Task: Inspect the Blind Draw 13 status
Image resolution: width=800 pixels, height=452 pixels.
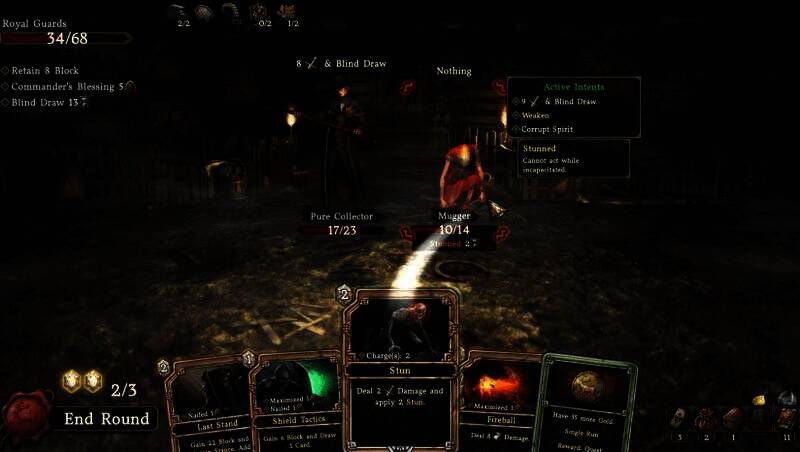Action: pyautogui.click(x=47, y=102)
